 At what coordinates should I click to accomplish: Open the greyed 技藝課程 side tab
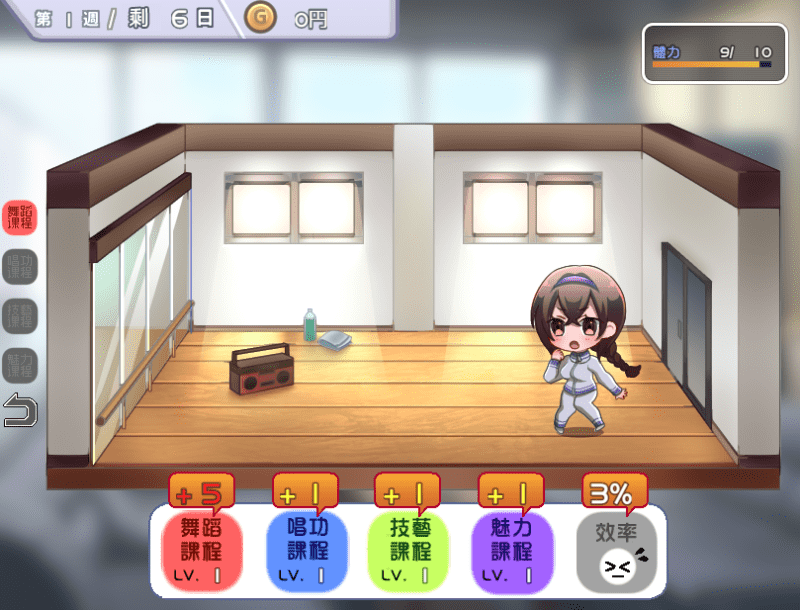tap(20, 315)
